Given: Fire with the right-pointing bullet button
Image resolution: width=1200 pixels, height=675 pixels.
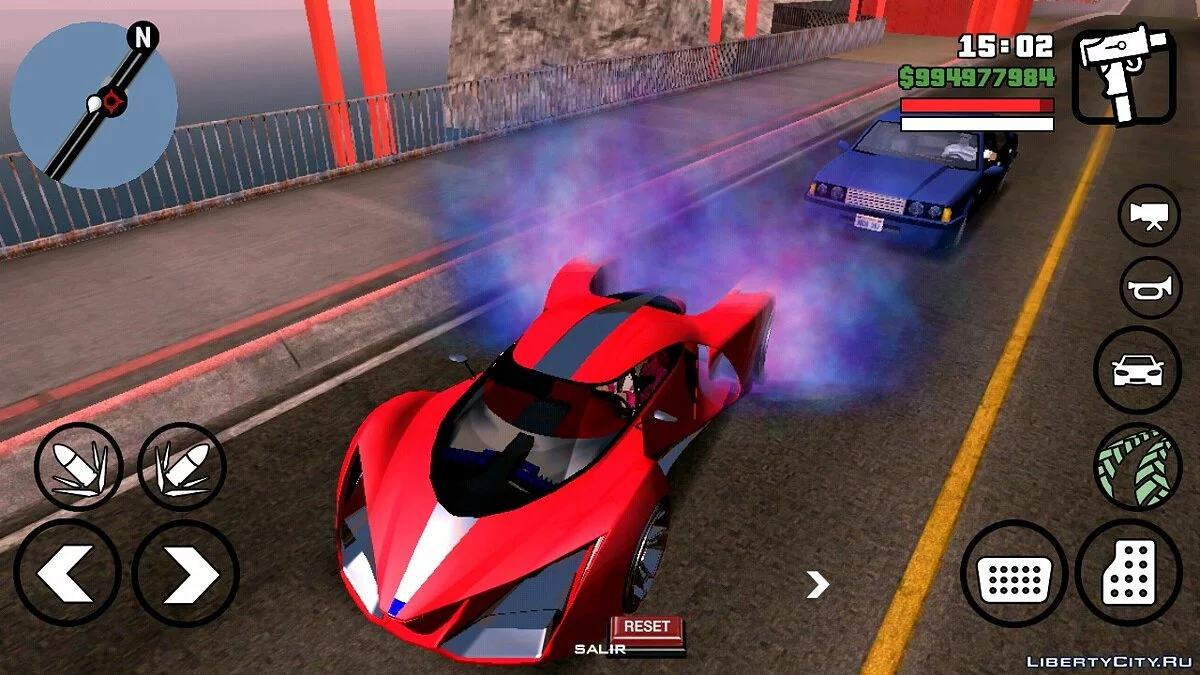Looking at the screenshot, I should tap(181, 466).
